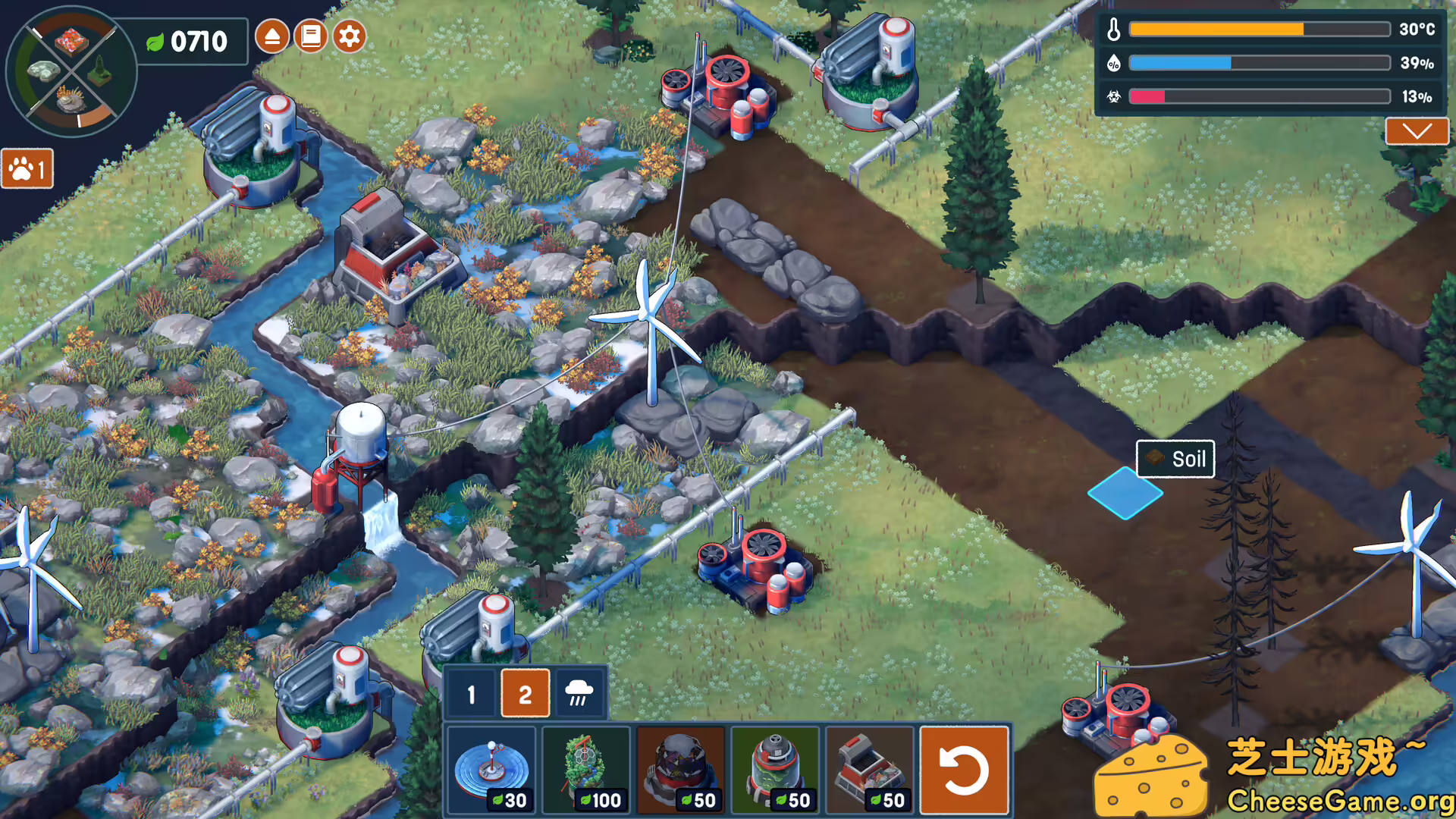1456x819 pixels.
Task: Switch to the rain cloud tab
Action: point(579,692)
